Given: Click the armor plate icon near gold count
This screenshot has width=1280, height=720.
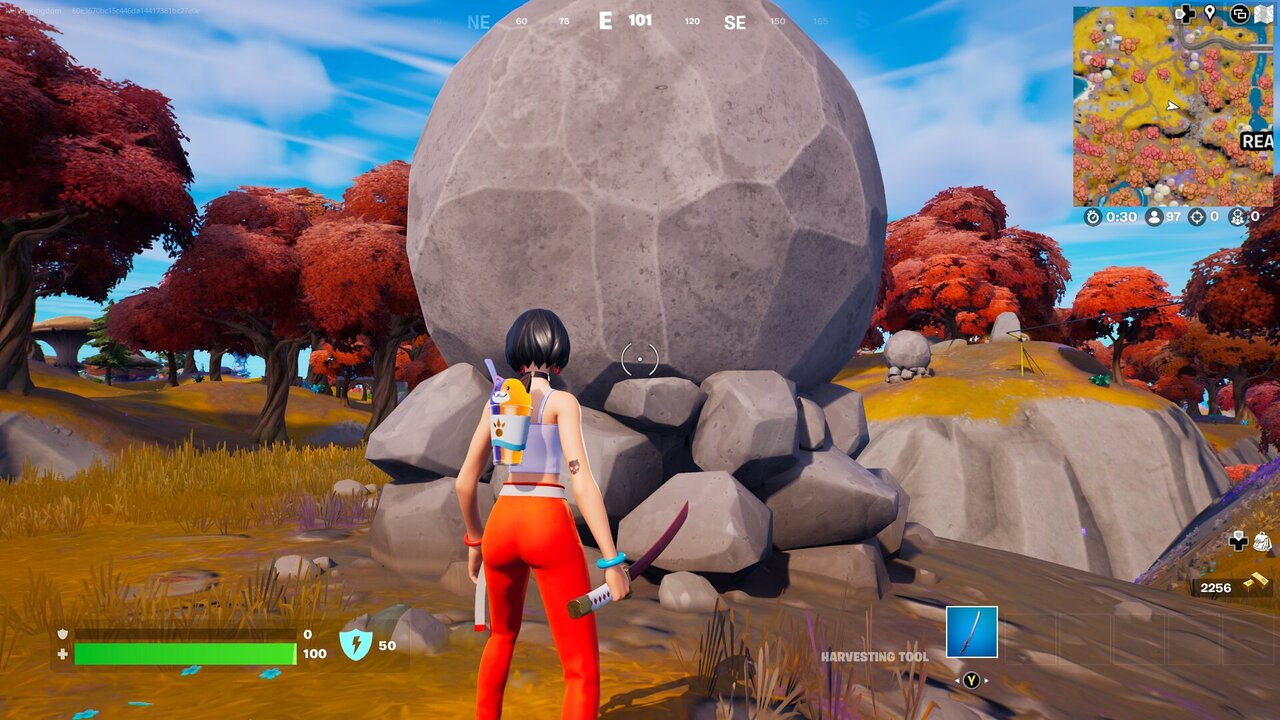Looking at the screenshot, I should (x=1238, y=543).
